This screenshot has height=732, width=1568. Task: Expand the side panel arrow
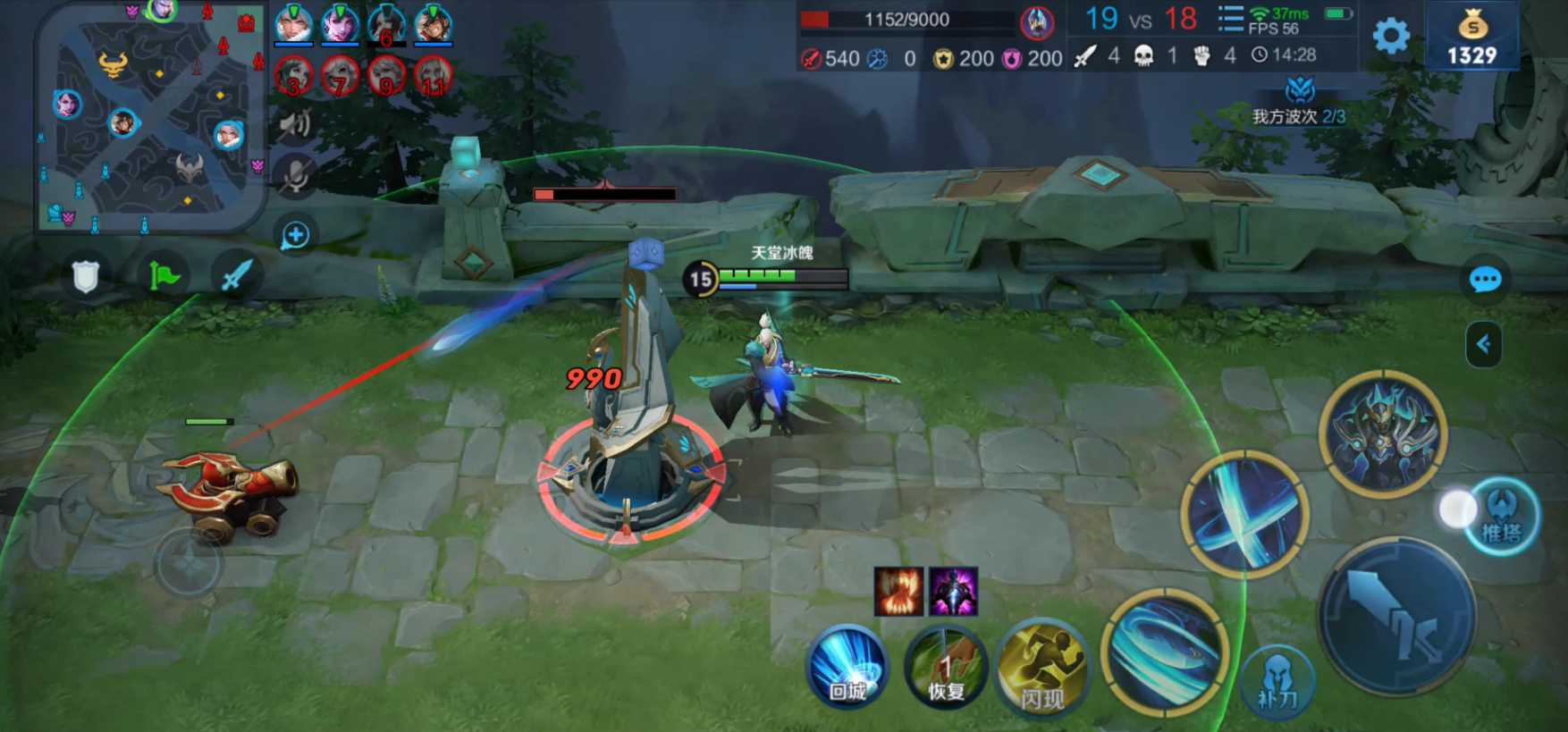click(x=1483, y=344)
